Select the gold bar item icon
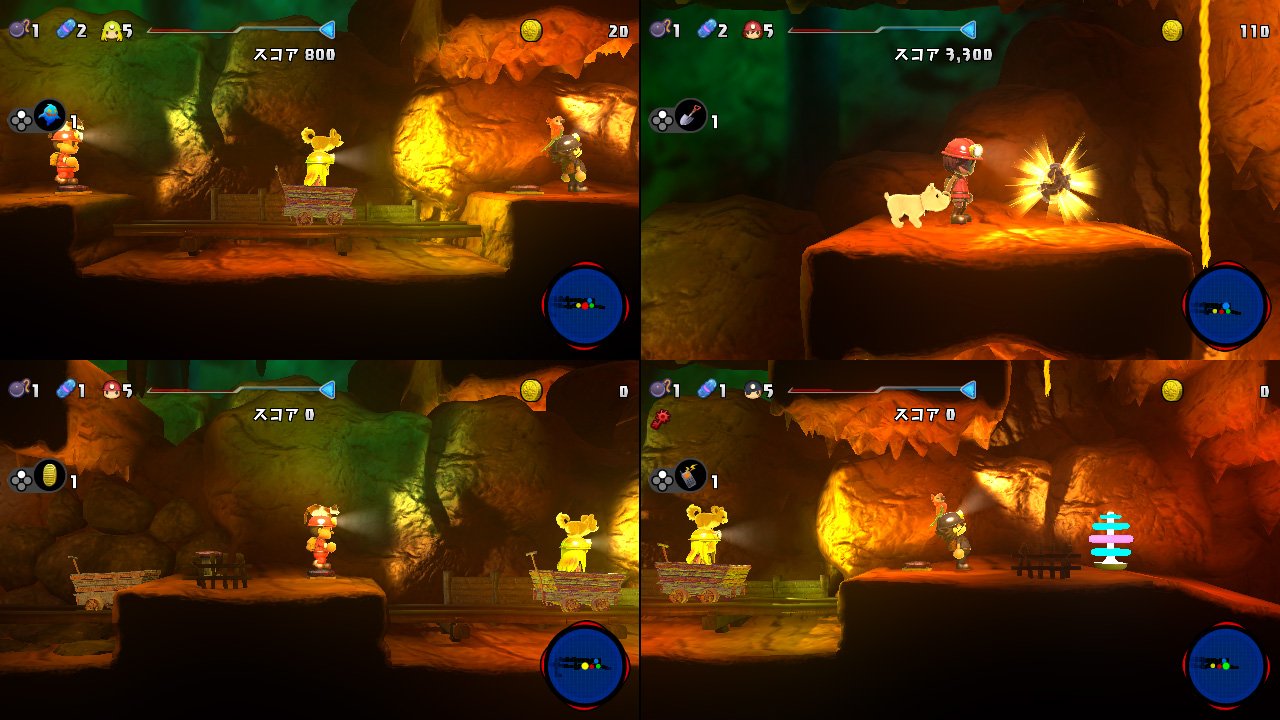 pyautogui.click(x=48, y=475)
